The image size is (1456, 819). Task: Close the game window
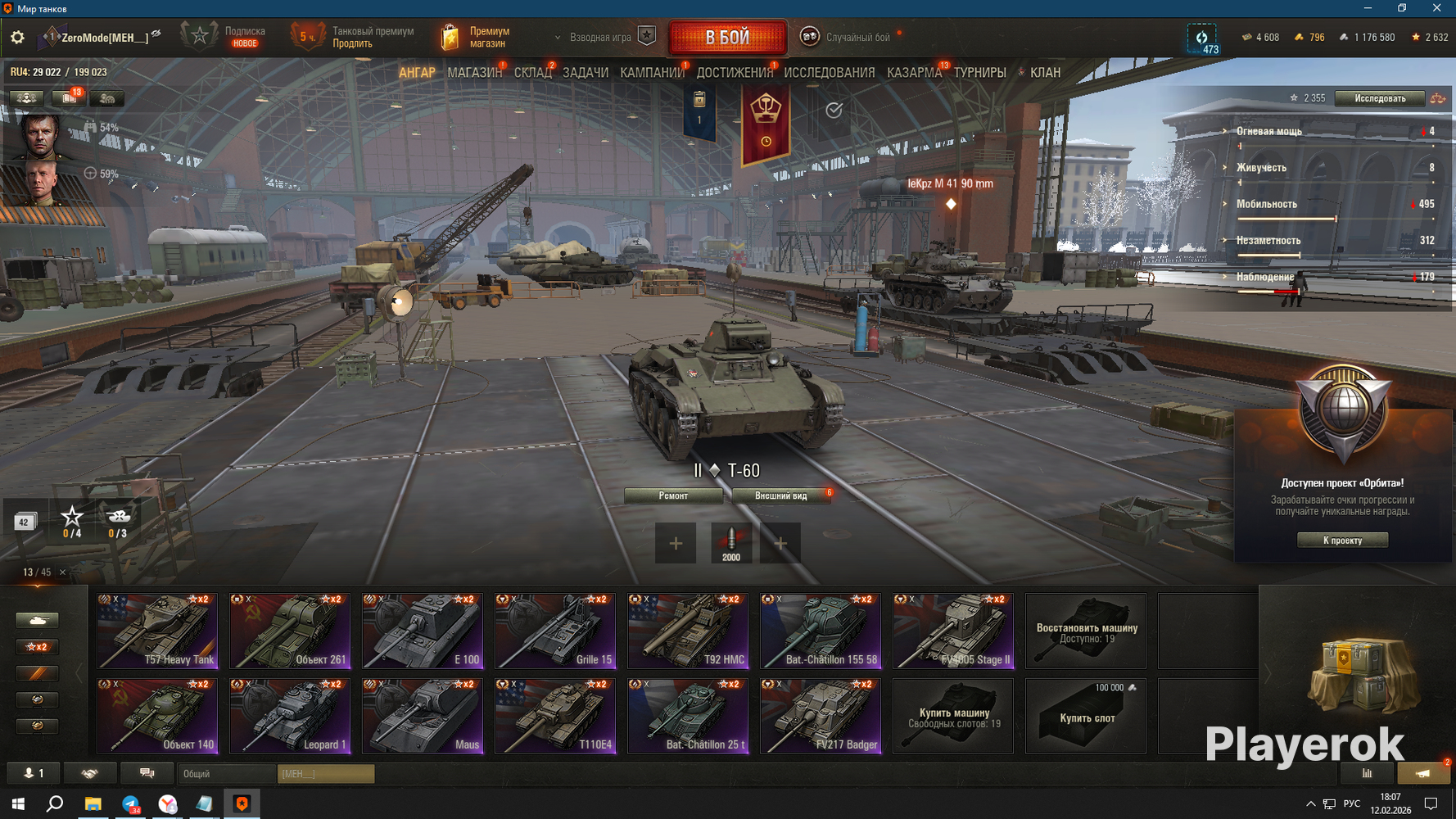(1436, 8)
